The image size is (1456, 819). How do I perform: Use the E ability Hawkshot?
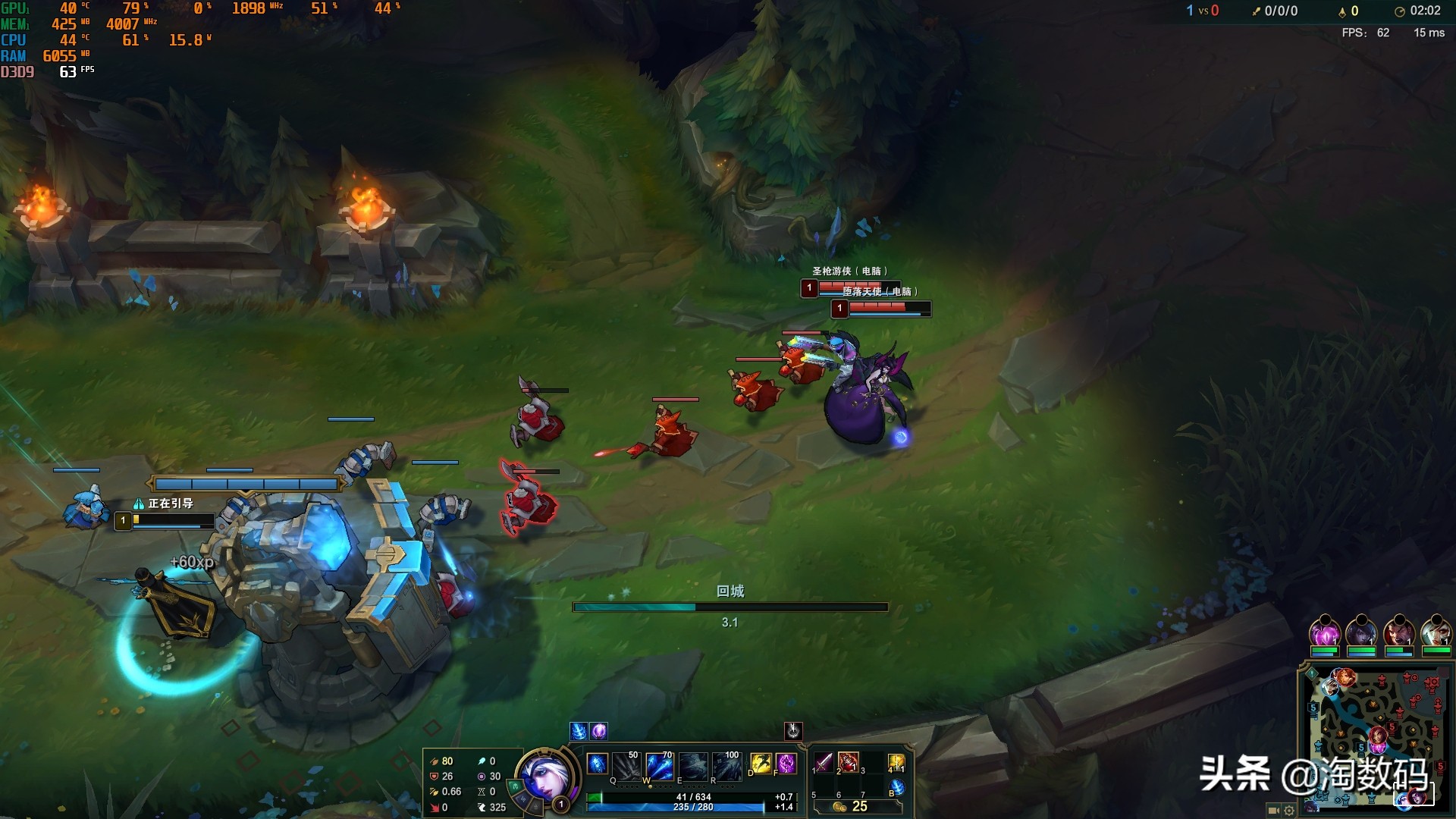(x=693, y=766)
